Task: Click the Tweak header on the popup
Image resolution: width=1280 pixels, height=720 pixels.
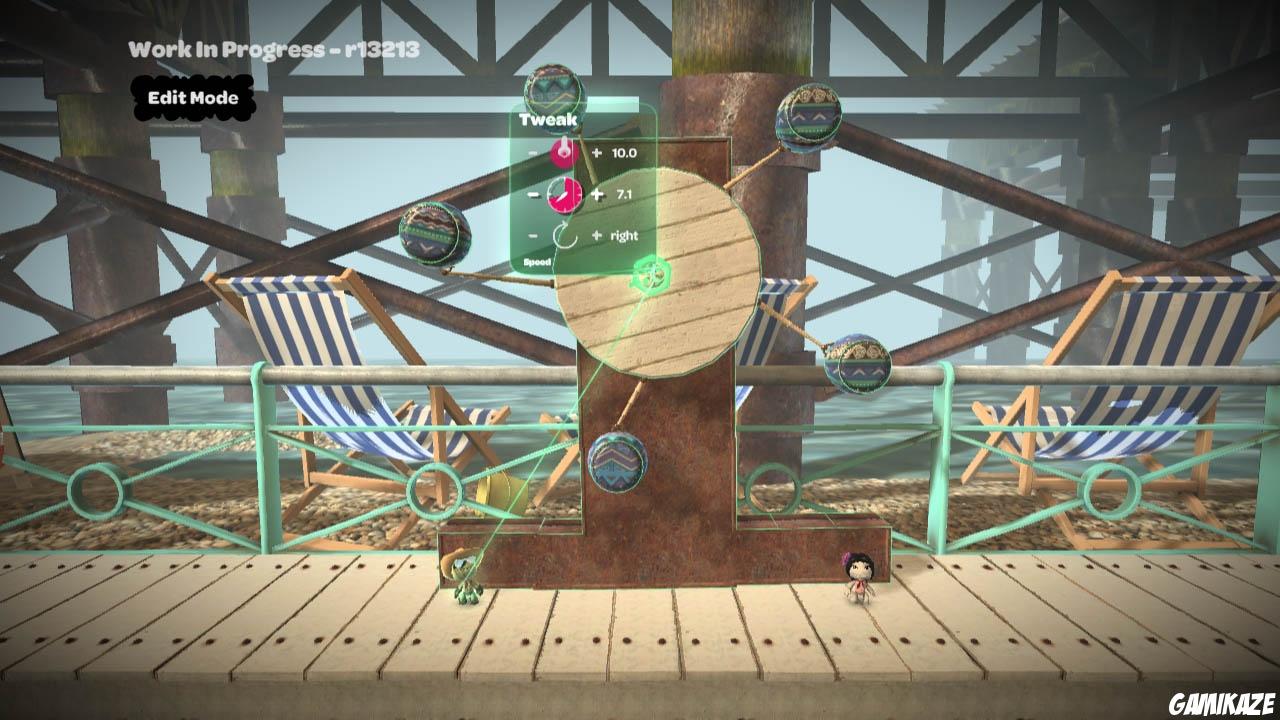Action: (x=547, y=119)
